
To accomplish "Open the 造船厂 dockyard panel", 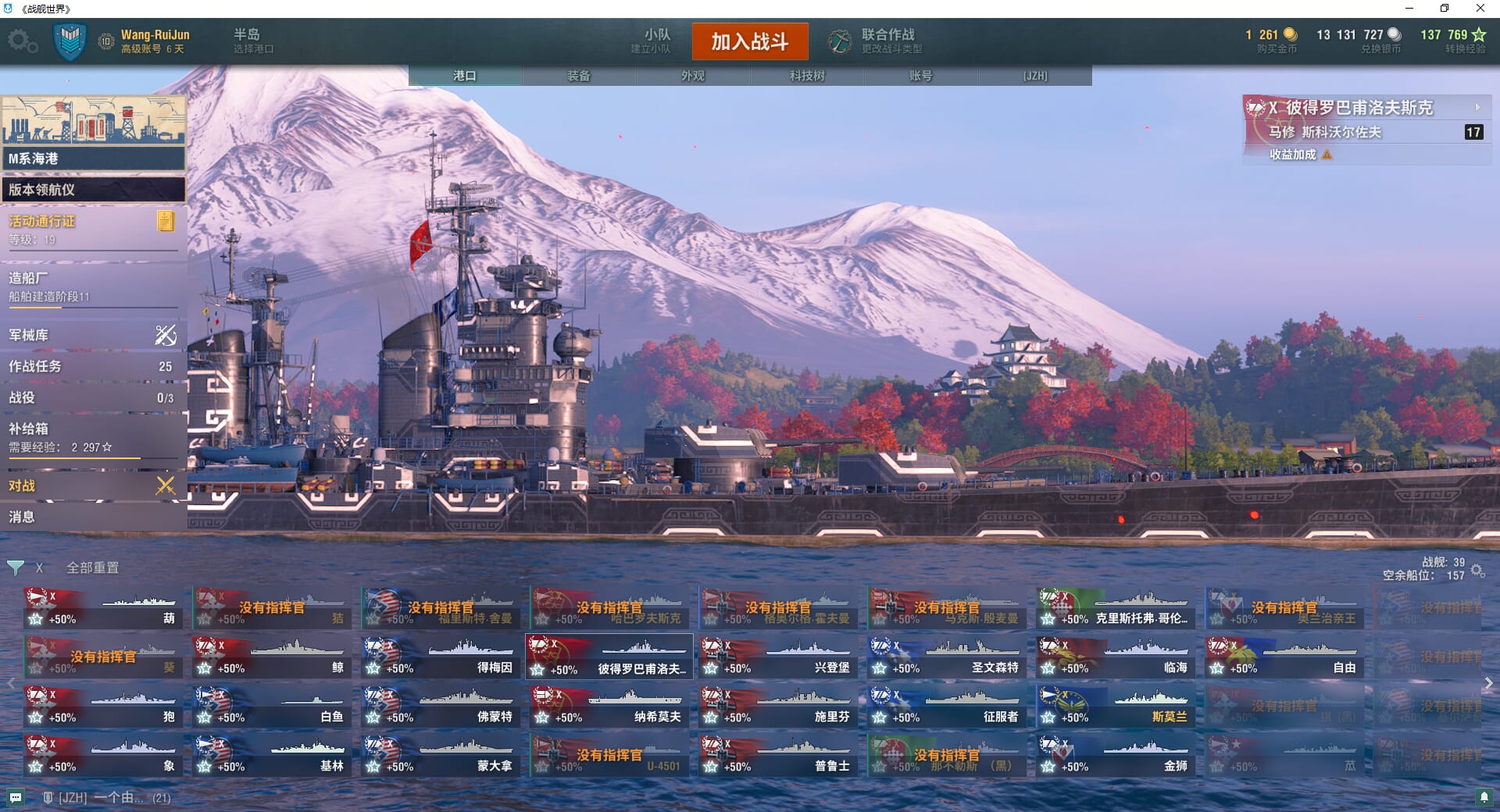I will coord(92,286).
